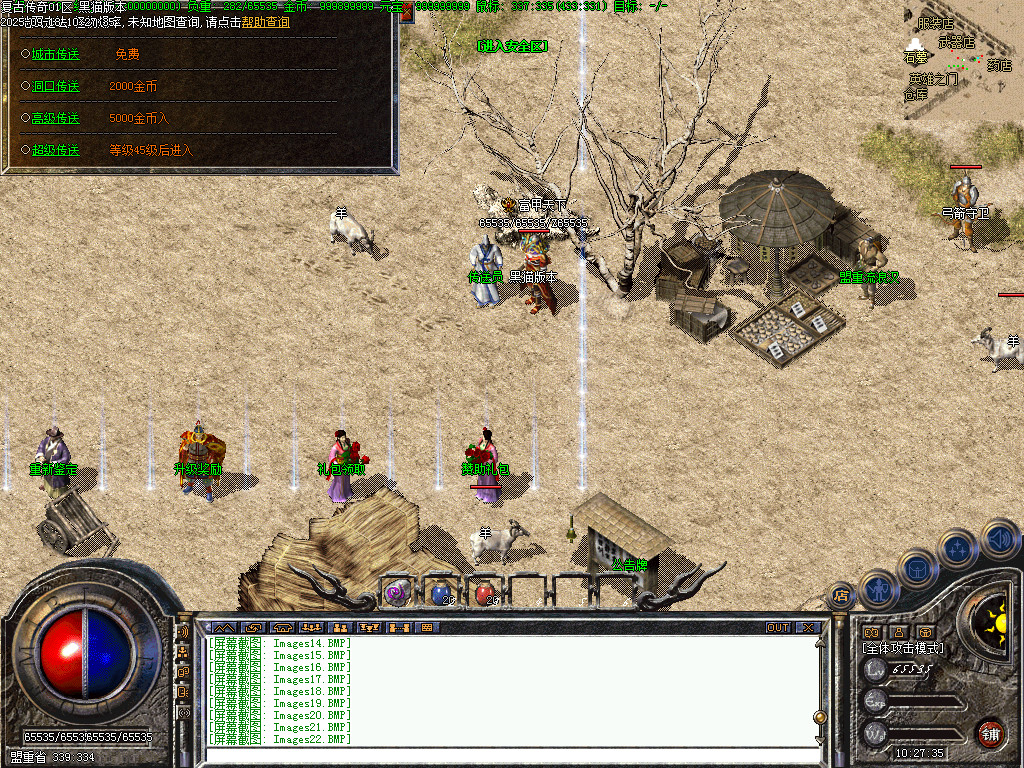Use the red health potion slot
Screen dimensions: 1024x768
pos(483,592)
